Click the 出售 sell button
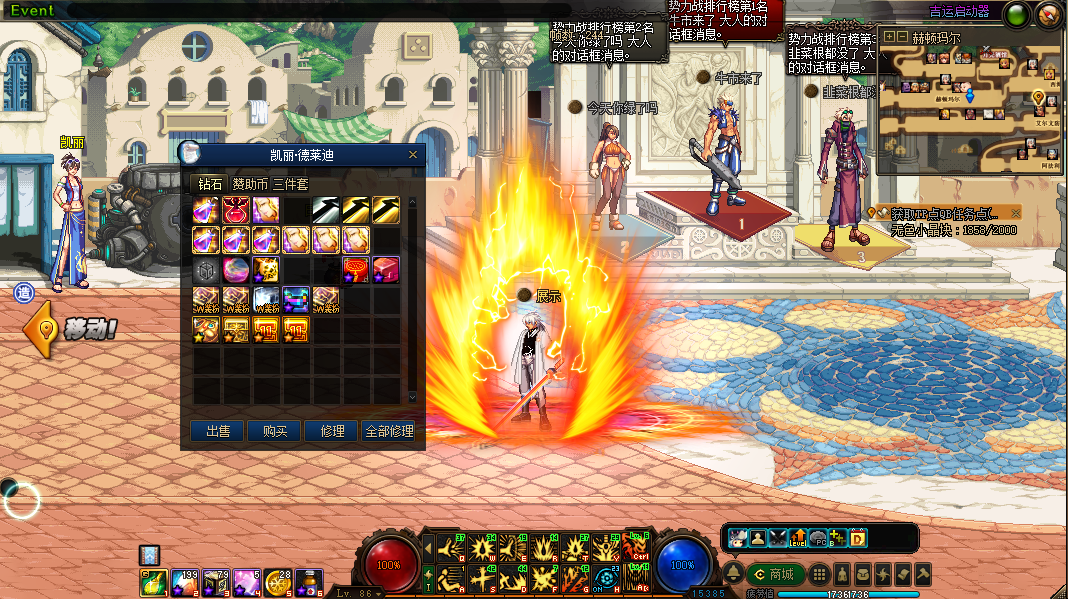This screenshot has height=599, width=1068. [x=218, y=431]
